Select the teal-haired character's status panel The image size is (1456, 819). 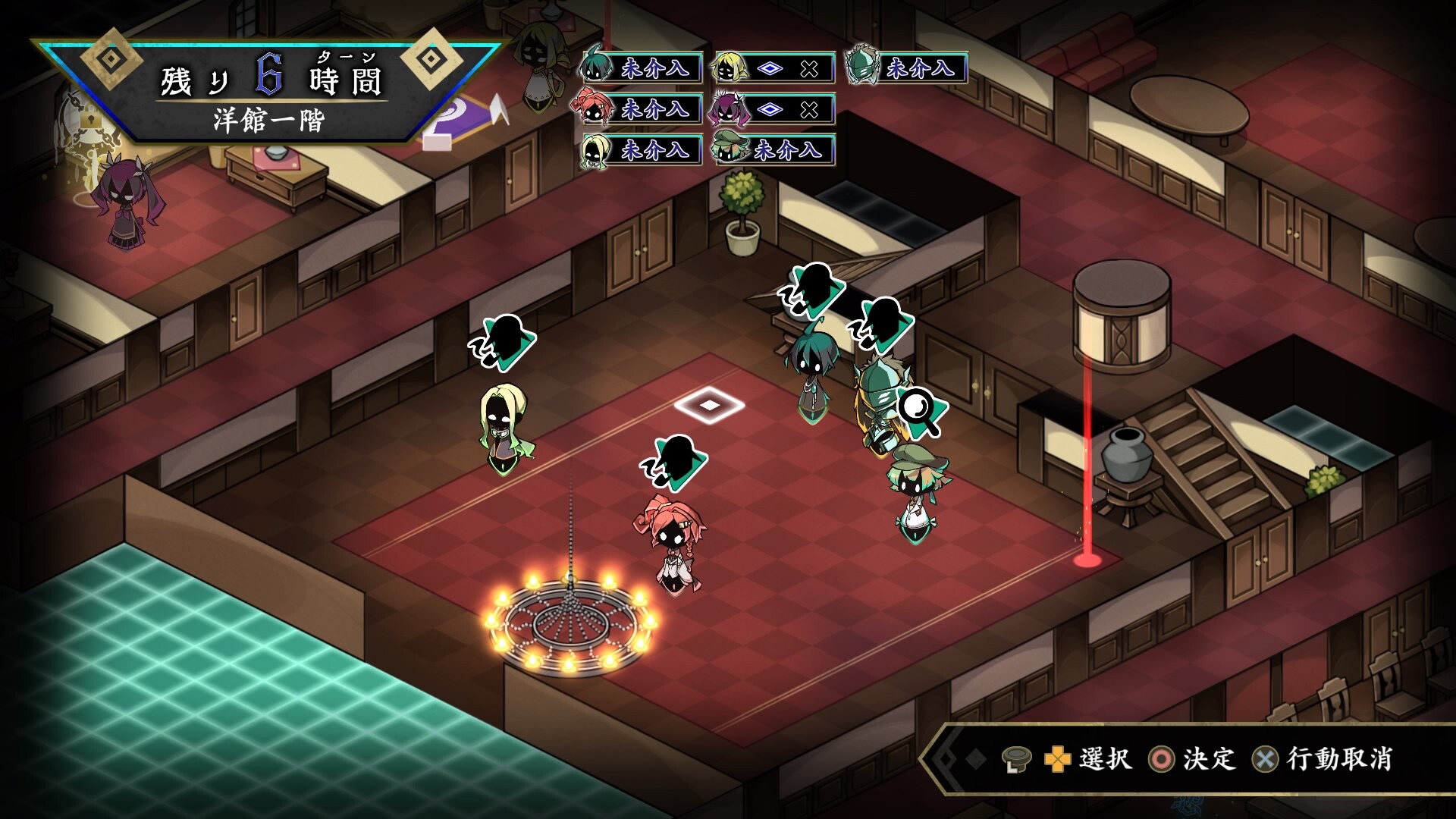[642, 68]
